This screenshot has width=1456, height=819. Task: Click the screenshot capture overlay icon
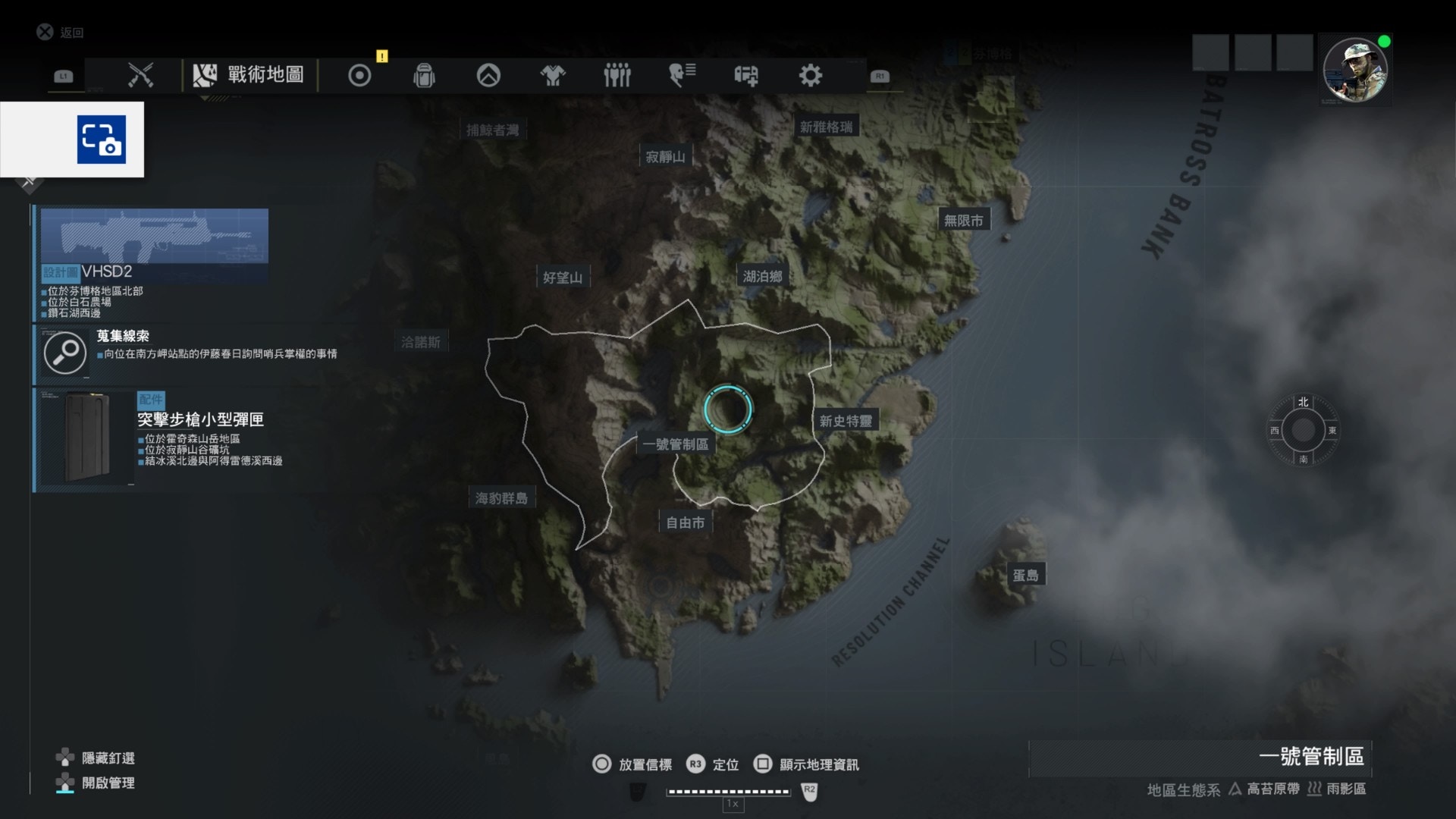tap(101, 140)
